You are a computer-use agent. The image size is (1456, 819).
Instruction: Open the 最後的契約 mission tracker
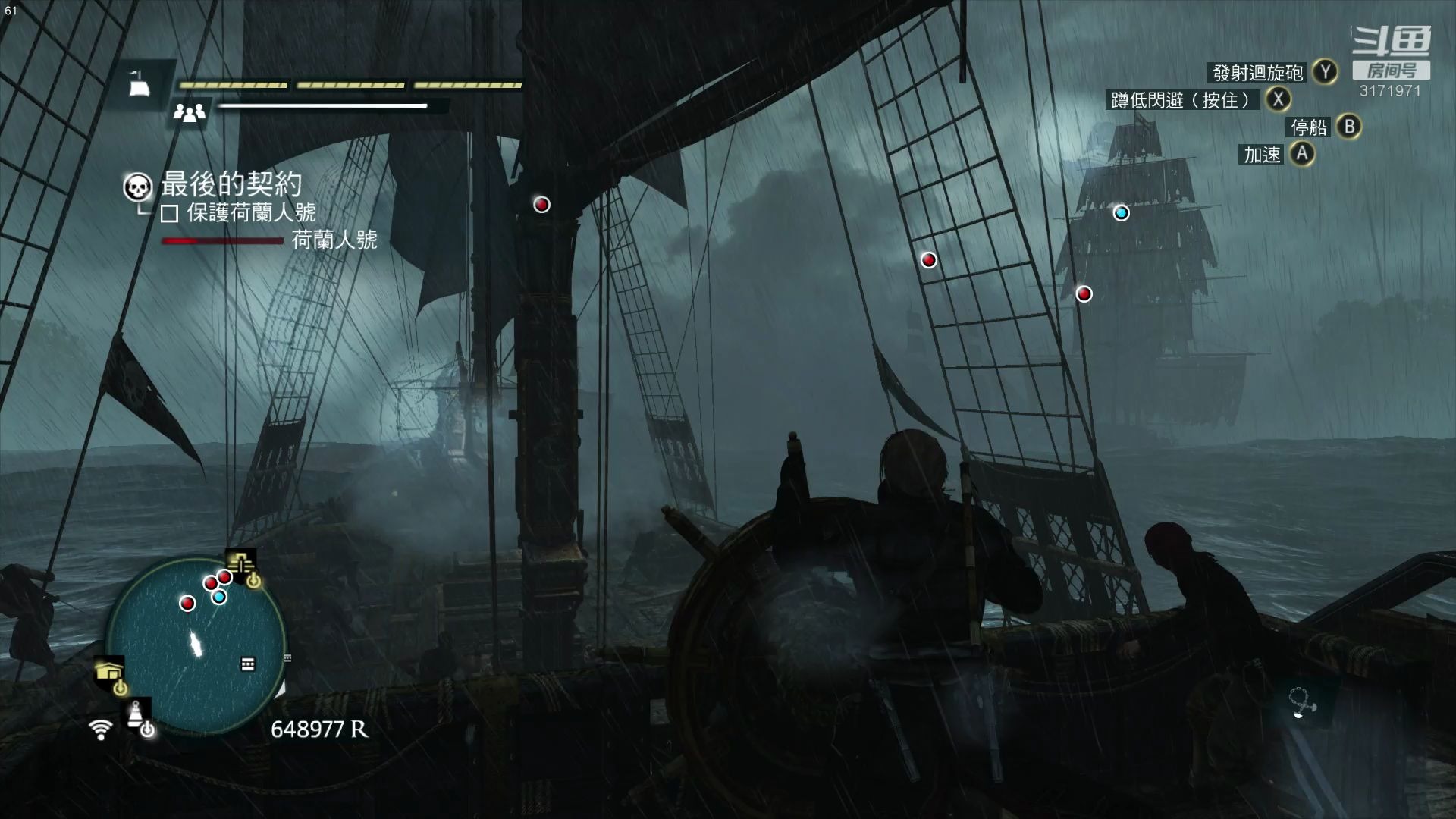point(231,184)
